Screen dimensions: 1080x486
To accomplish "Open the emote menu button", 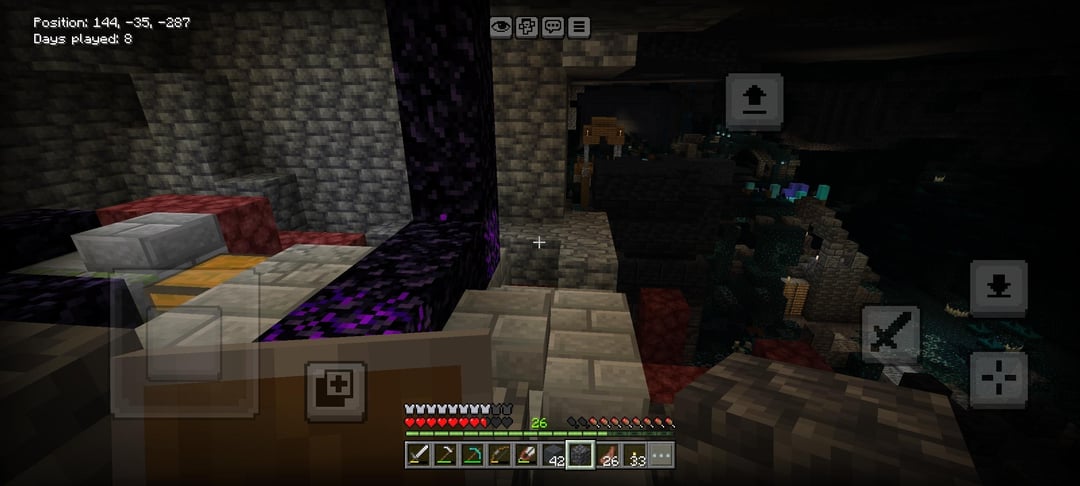I will (x=527, y=27).
